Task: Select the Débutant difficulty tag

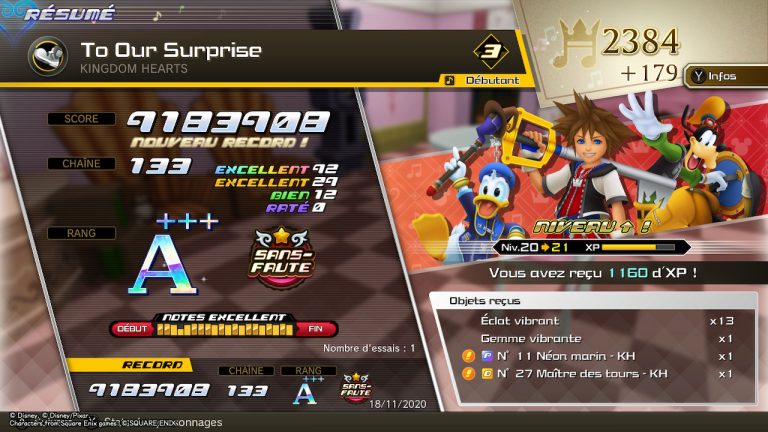Action: pyautogui.click(x=484, y=80)
